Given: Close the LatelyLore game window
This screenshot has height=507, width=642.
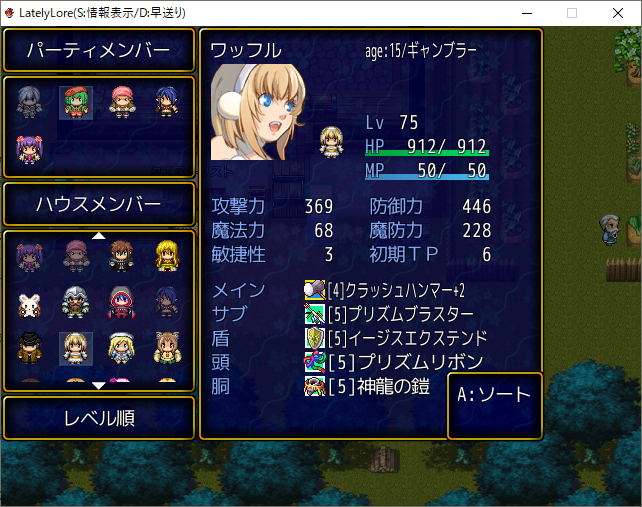Looking at the screenshot, I should pyautogui.click(x=618, y=12).
